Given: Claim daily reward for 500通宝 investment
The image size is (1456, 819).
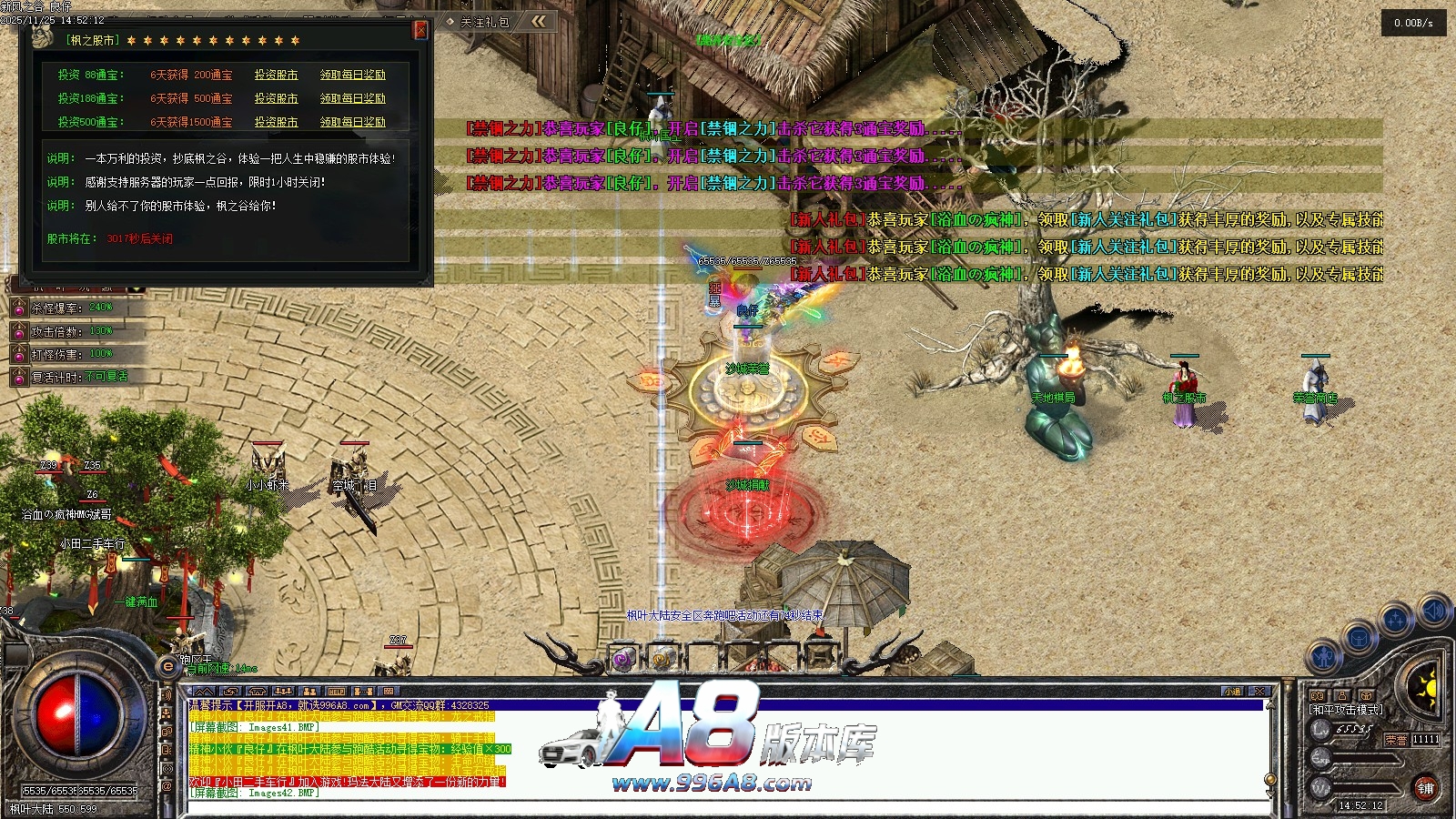Looking at the screenshot, I should tap(352, 122).
